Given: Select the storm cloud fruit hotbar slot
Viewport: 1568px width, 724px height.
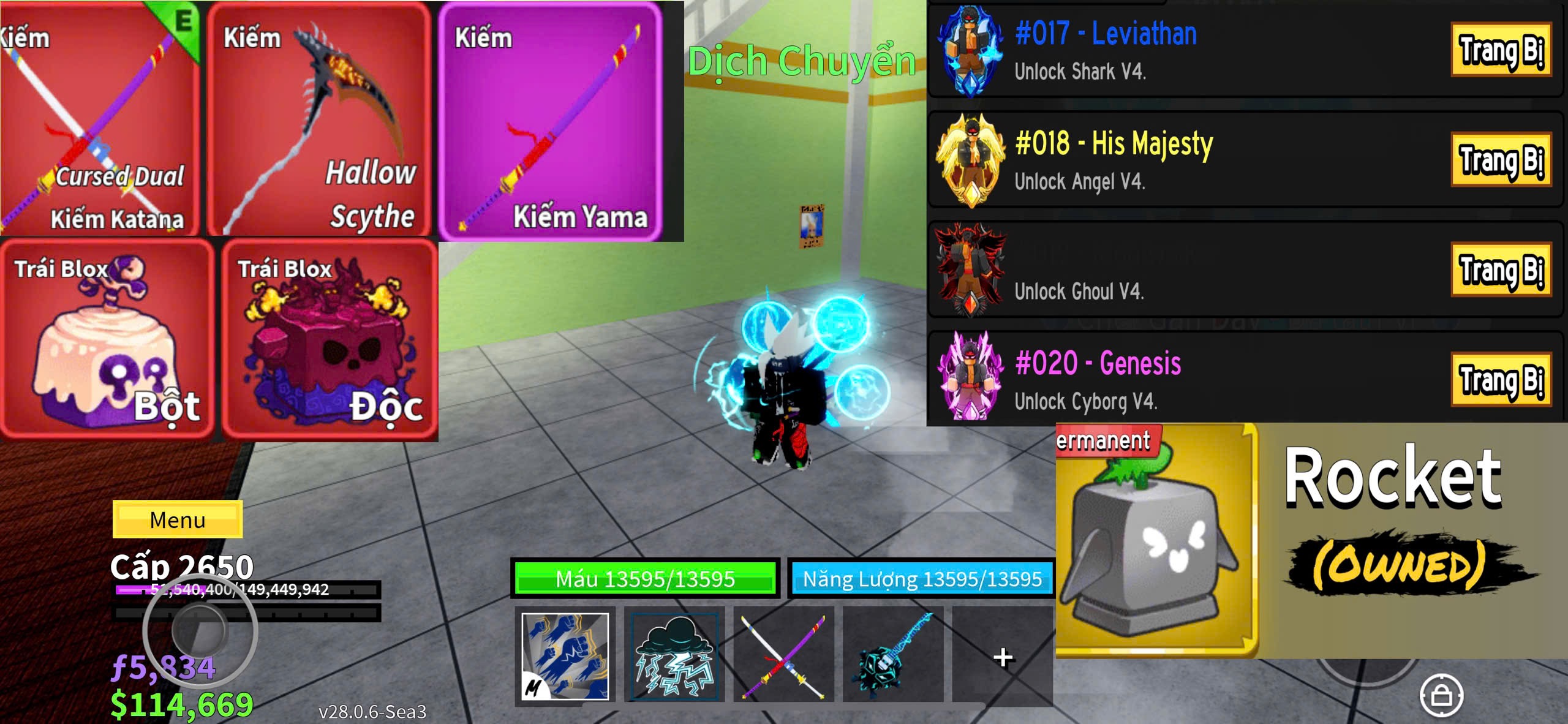Looking at the screenshot, I should (674, 655).
